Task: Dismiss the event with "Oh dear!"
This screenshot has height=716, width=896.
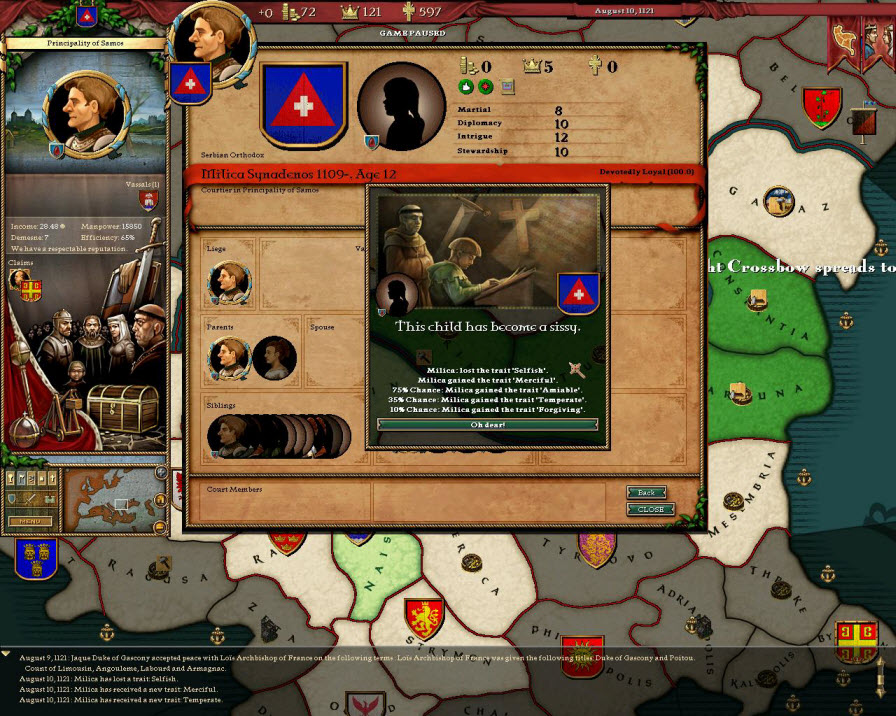Action: [487, 425]
